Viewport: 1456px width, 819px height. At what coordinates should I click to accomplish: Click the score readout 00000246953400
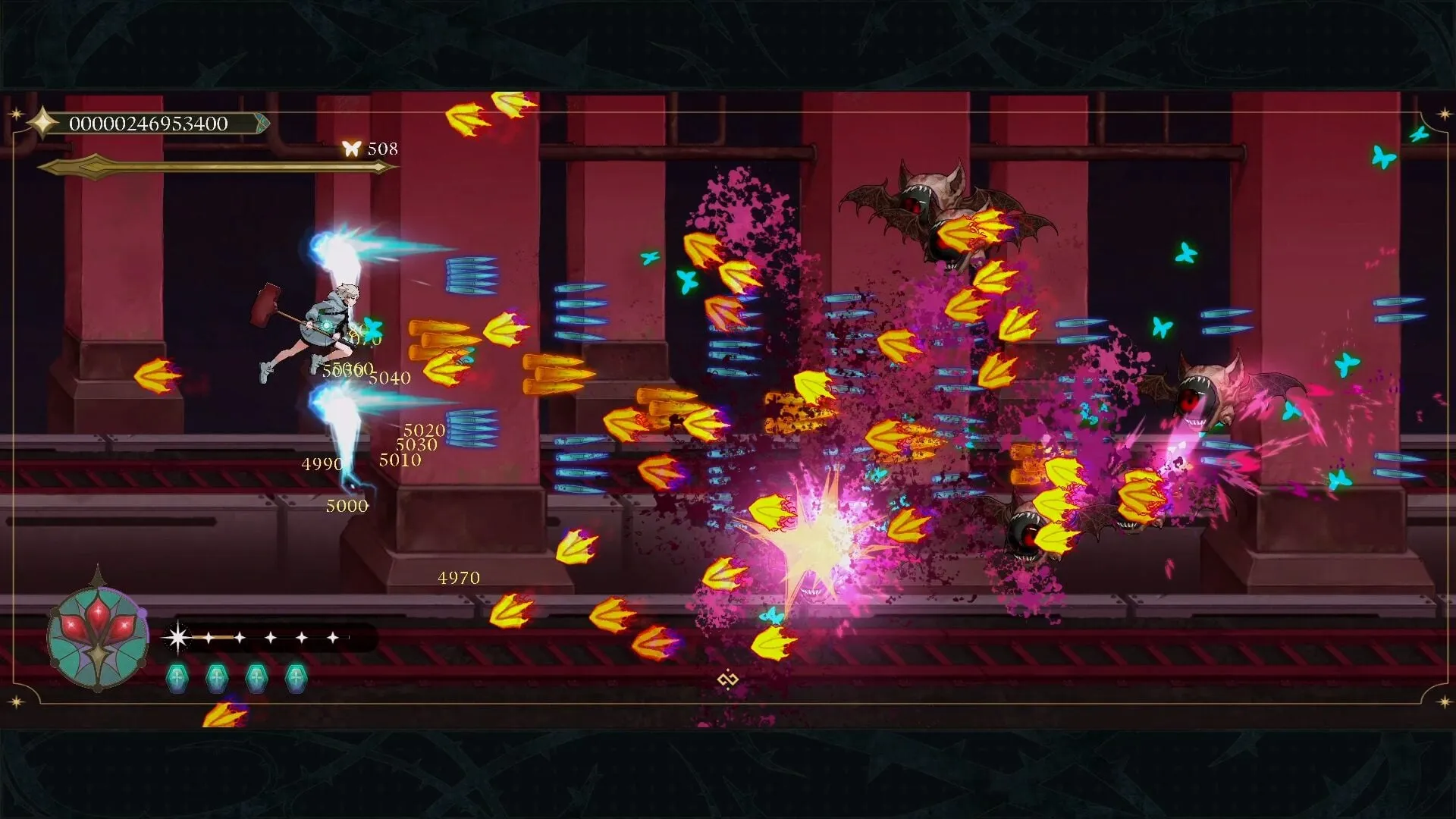pos(149,121)
